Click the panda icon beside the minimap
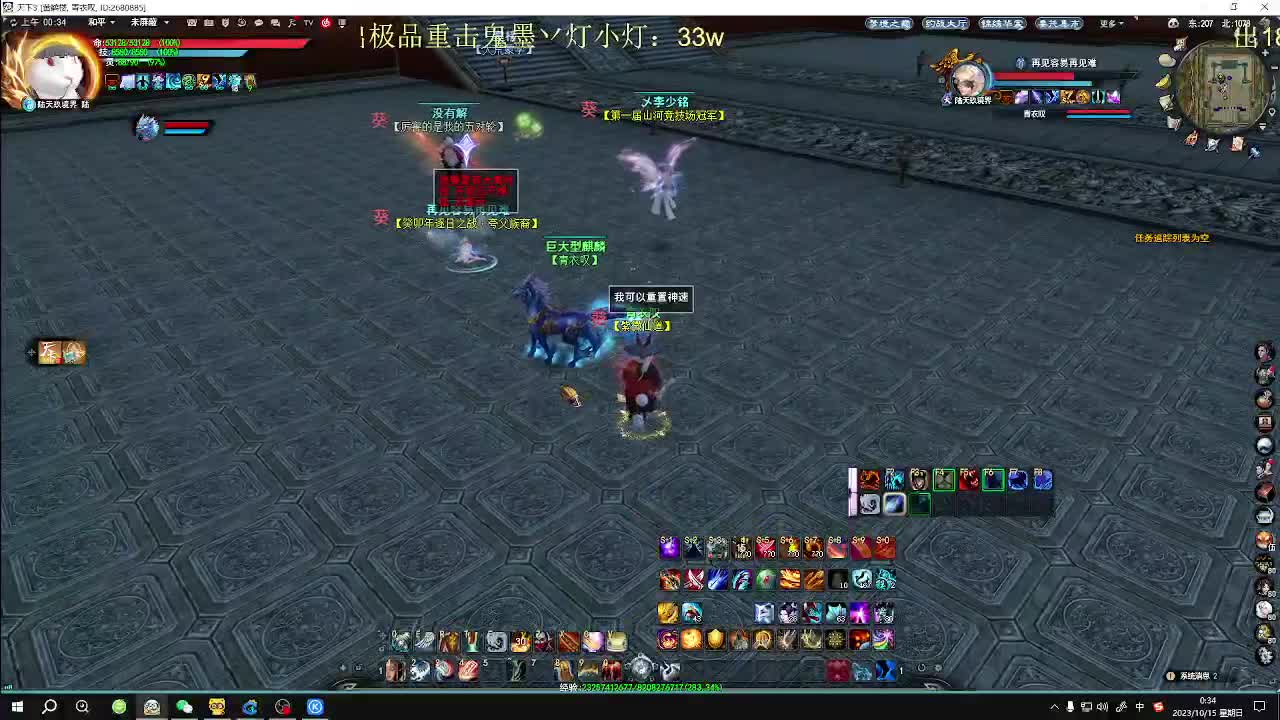 point(1173,24)
